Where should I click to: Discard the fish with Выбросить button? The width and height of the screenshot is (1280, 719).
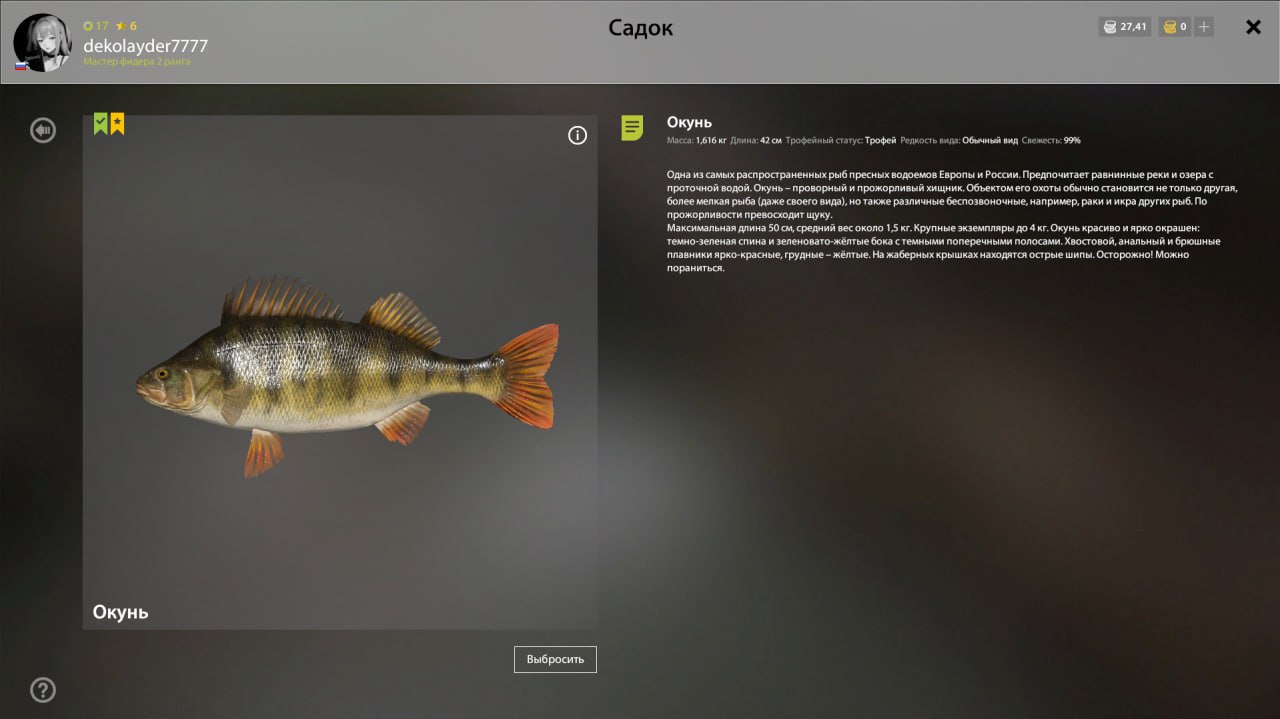[555, 659]
